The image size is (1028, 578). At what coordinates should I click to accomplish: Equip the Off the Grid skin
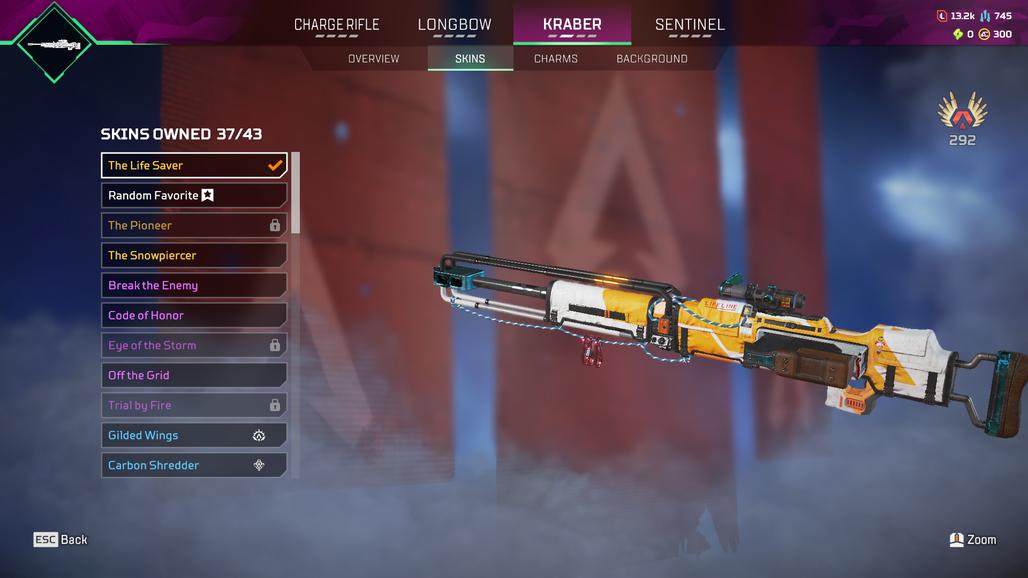pos(194,375)
